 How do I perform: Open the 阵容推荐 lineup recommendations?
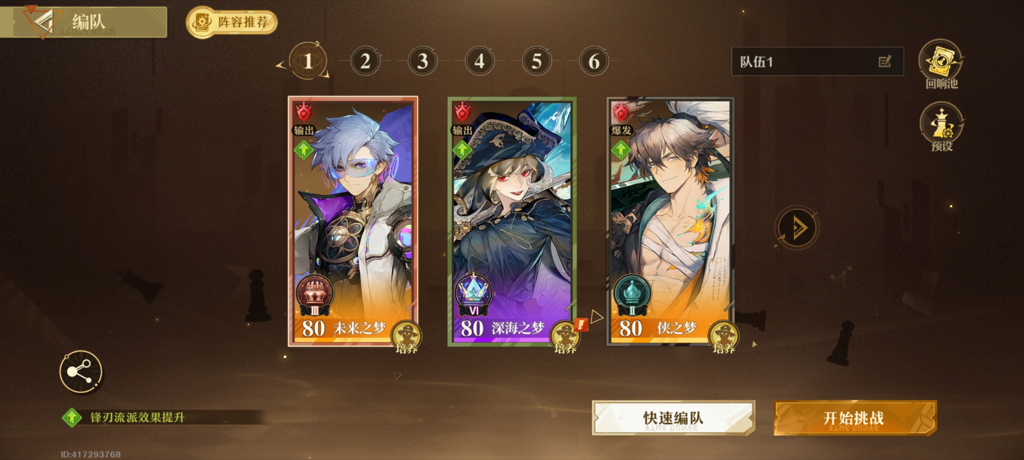click(x=232, y=22)
